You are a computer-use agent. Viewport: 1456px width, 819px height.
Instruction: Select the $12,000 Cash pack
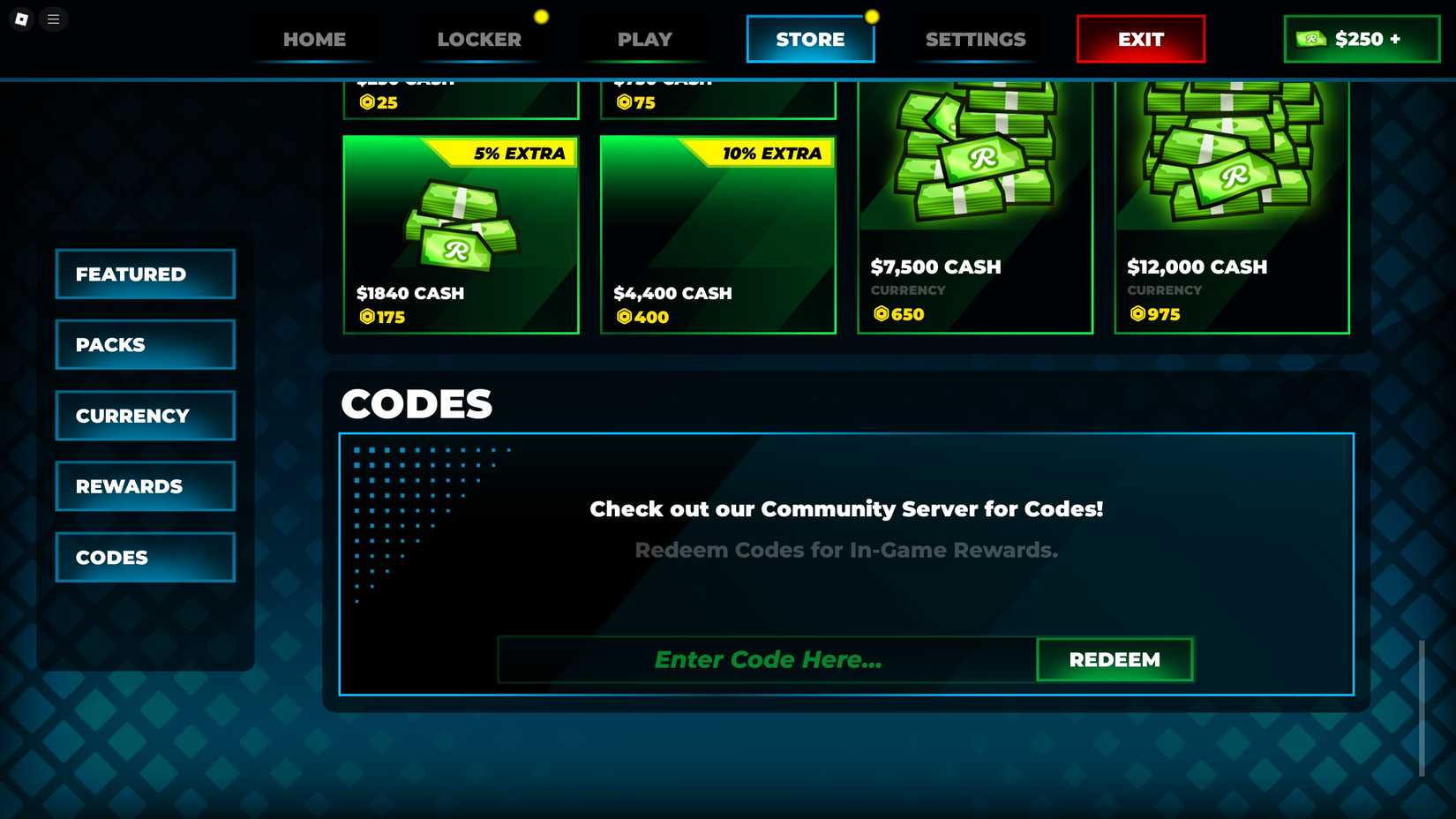[1232, 203]
